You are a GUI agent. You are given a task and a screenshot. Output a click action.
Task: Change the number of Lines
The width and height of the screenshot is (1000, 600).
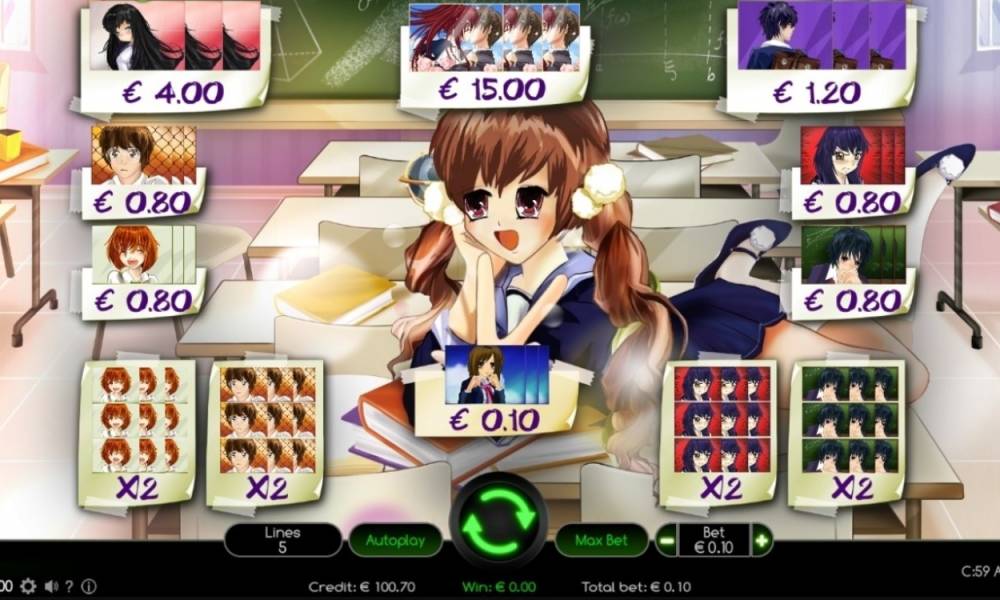tap(284, 540)
